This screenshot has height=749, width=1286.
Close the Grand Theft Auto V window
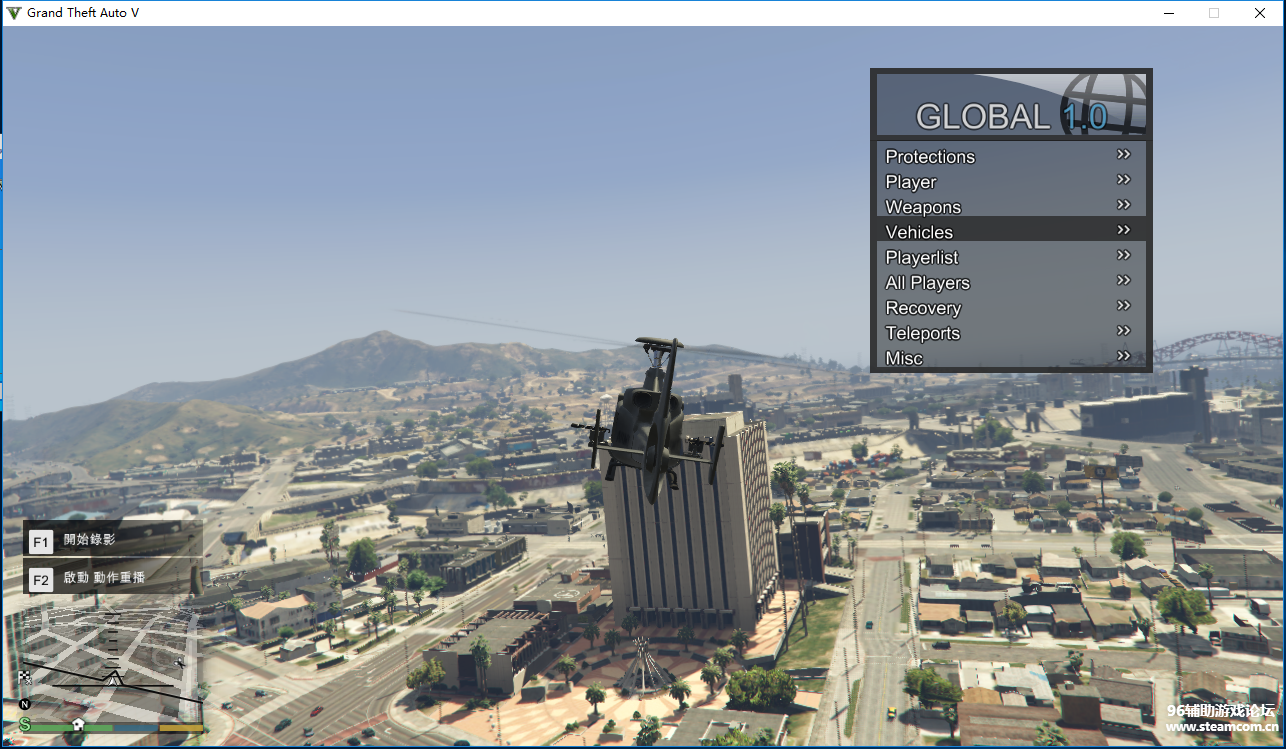point(1260,13)
